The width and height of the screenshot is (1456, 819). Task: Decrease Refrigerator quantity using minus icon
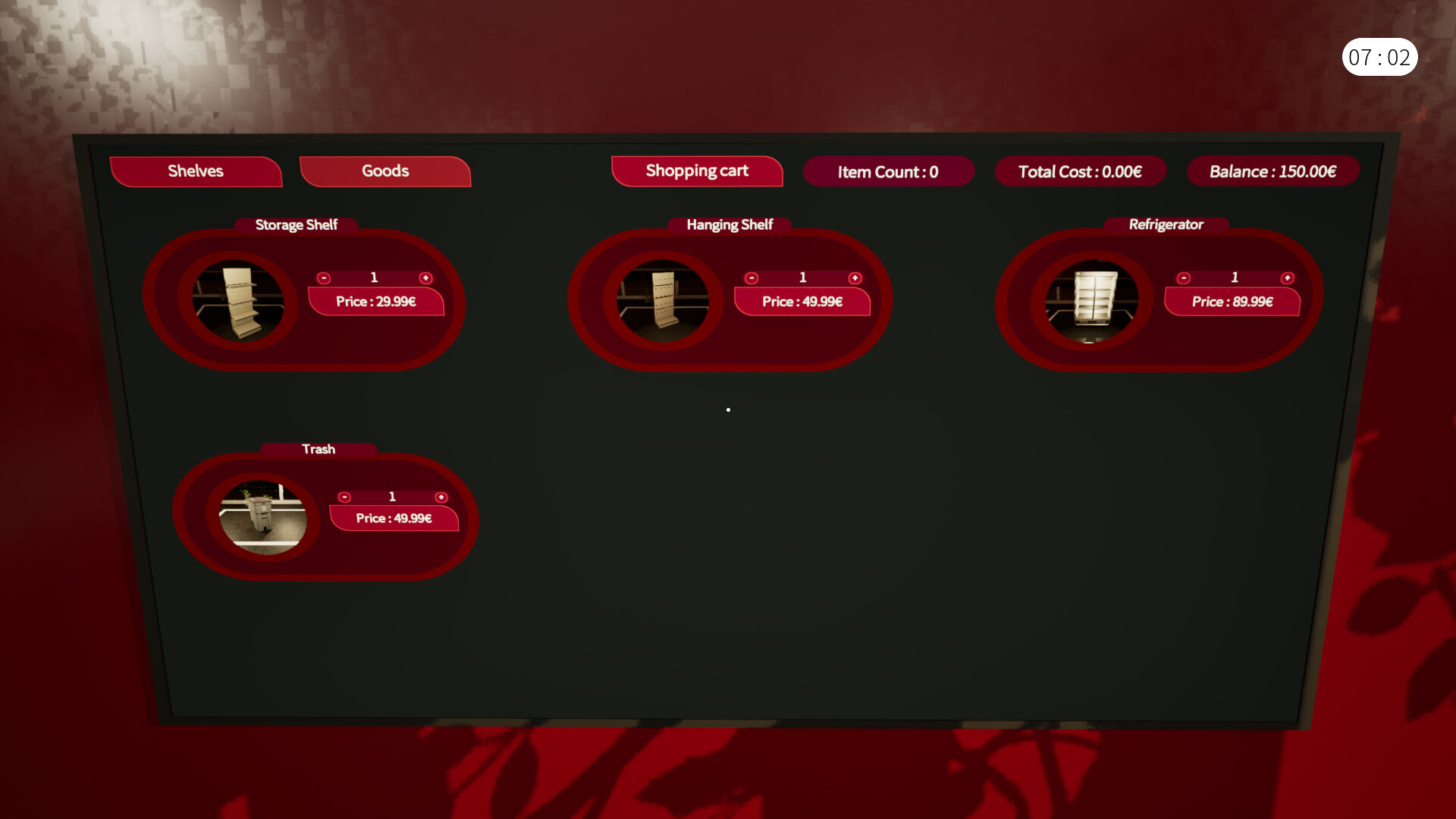[1184, 278]
